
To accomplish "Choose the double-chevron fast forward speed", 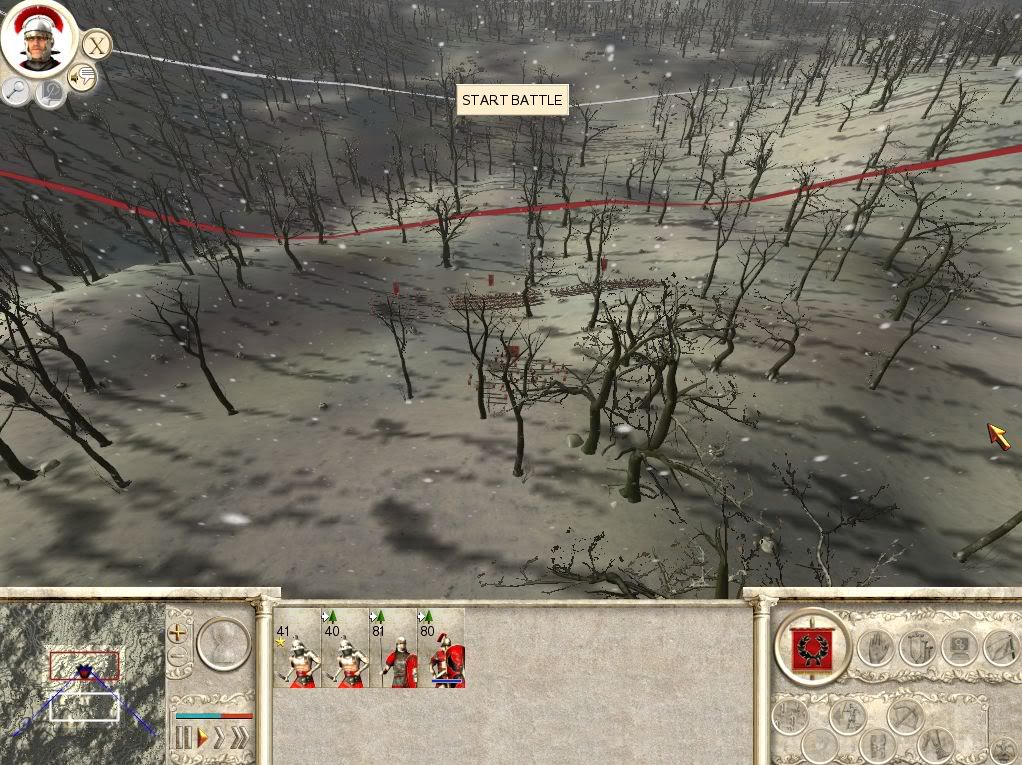I will pyautogui.click(x=219, y=739).
